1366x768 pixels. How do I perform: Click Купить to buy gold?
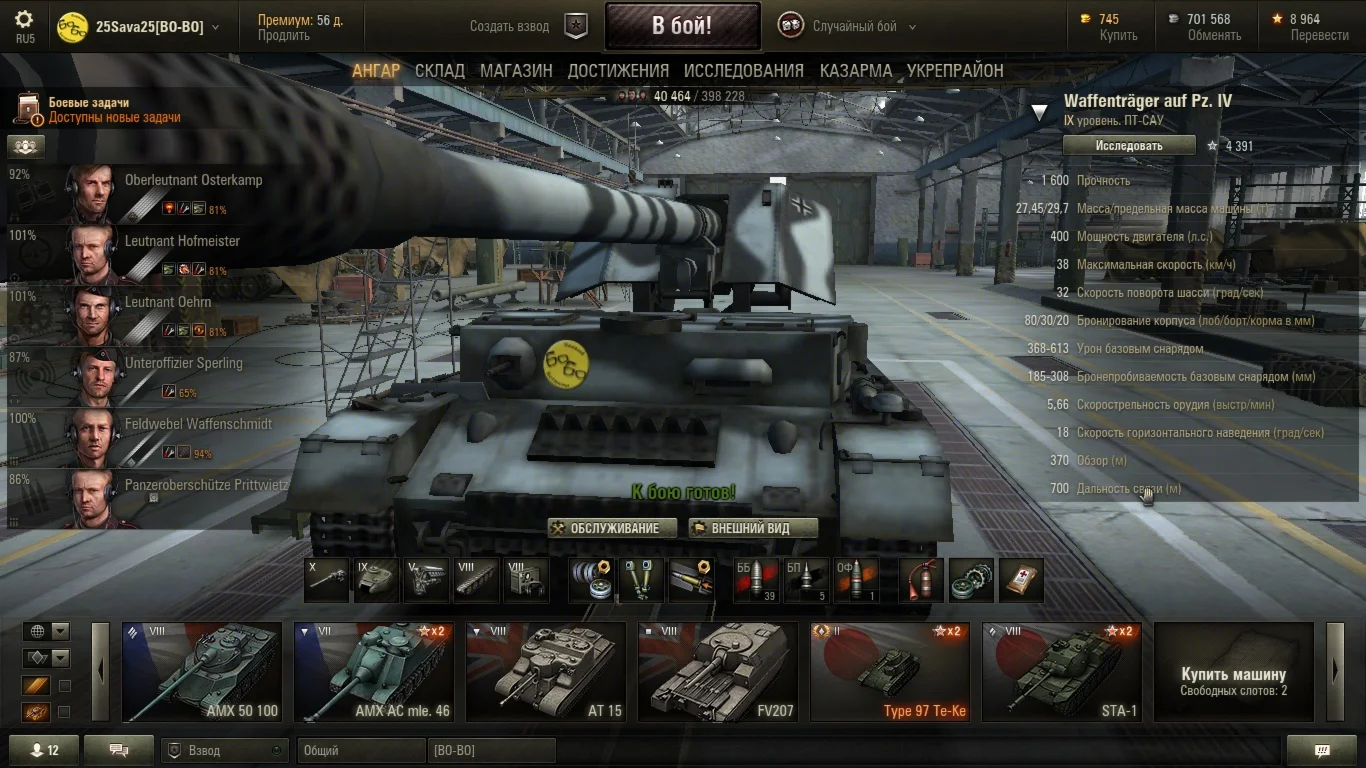point(1118,35)
